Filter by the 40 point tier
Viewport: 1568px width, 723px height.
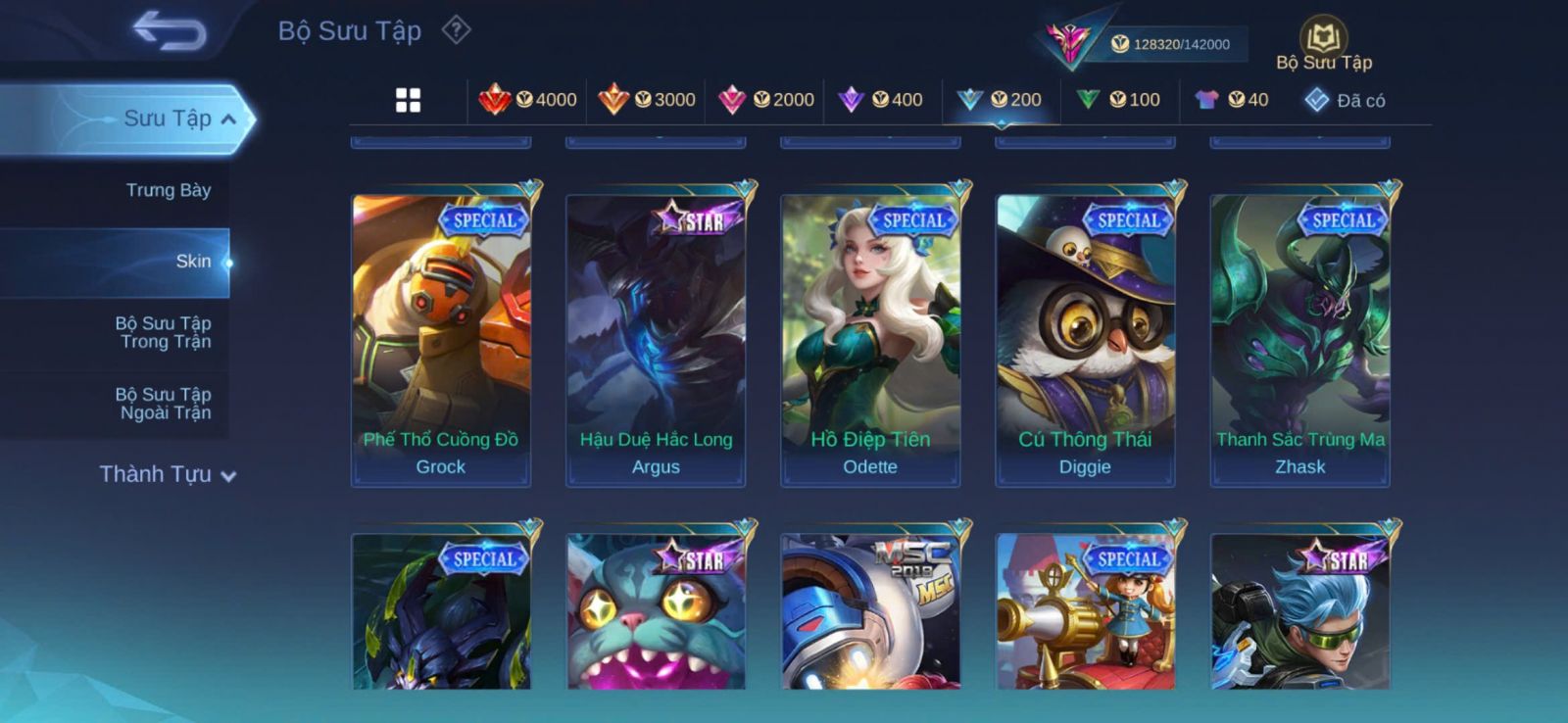tap(1233, 100)
